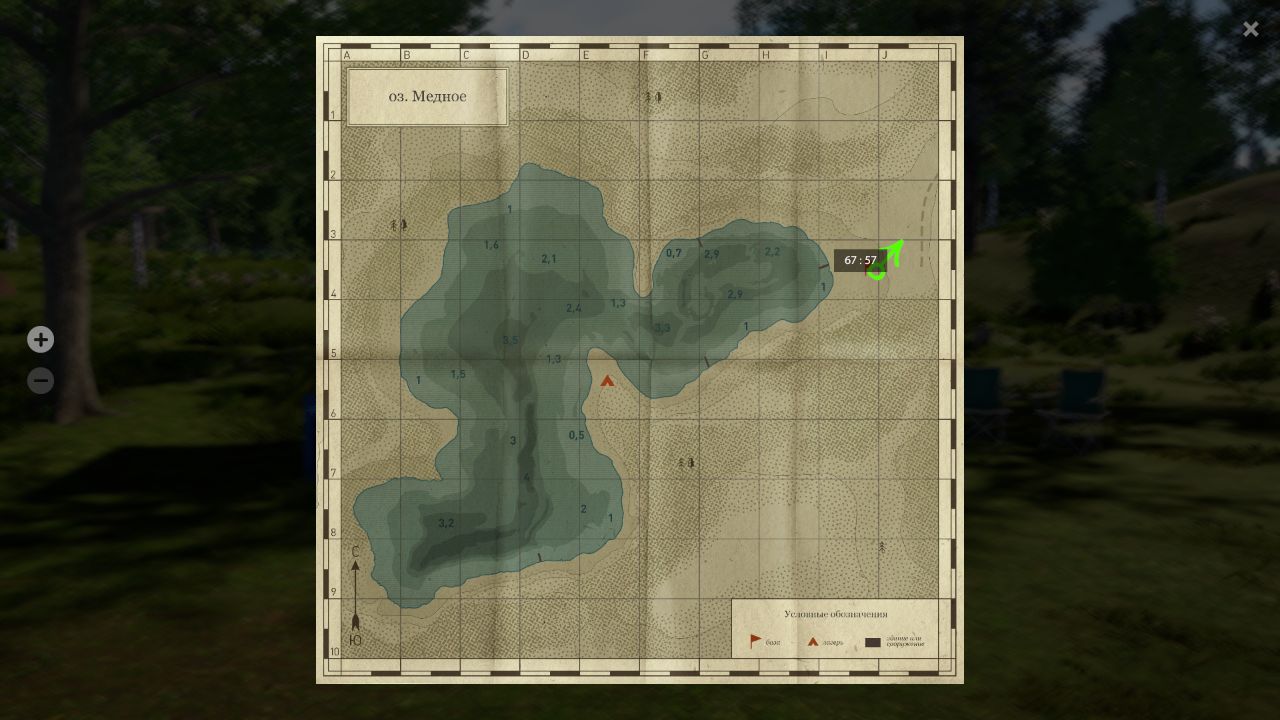The image size is (1280, 720).
Task: Select the depth label 3,3 in the lake
Action: tap(661, 325)
